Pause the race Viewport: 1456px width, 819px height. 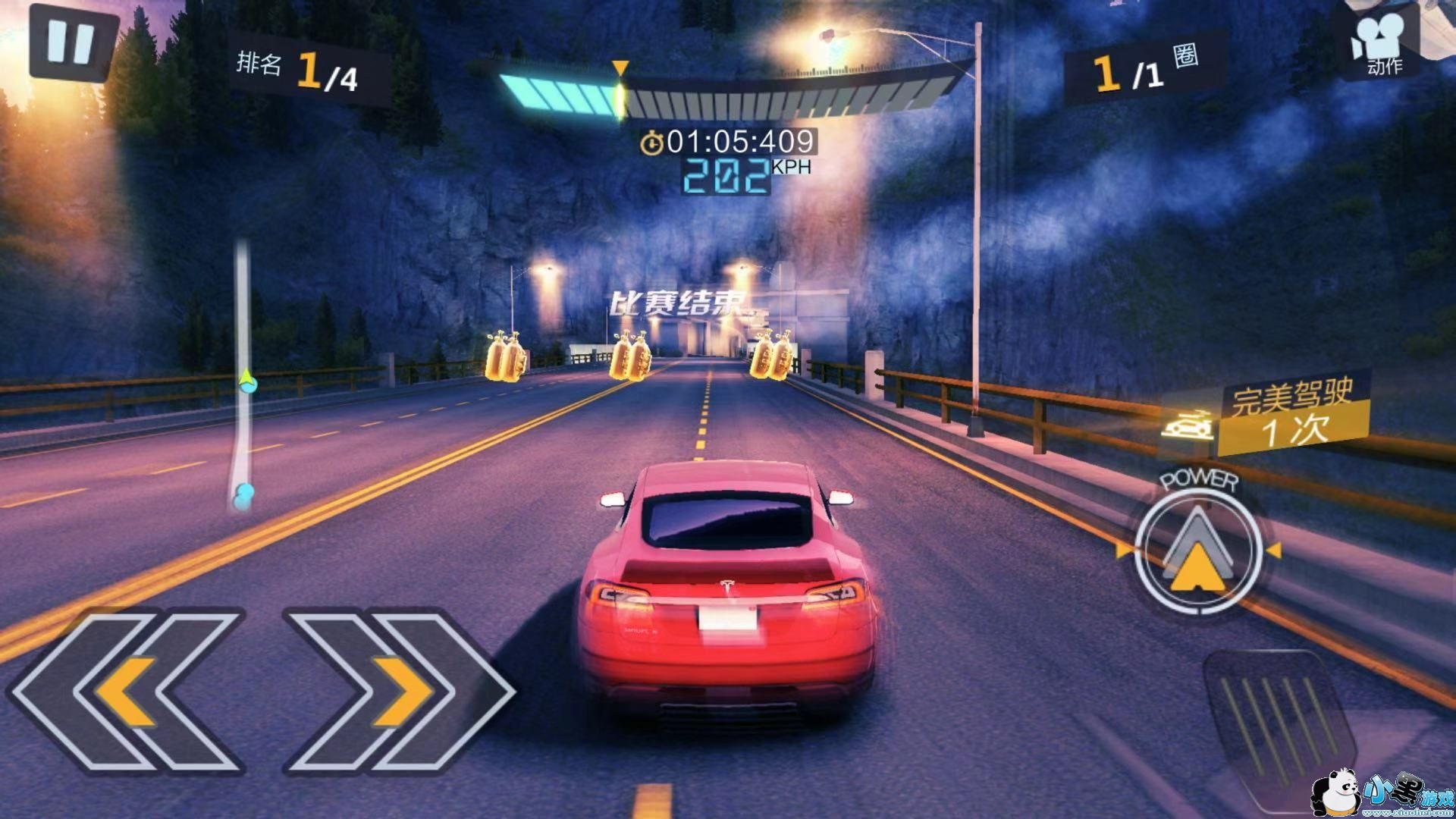(72, 42)
